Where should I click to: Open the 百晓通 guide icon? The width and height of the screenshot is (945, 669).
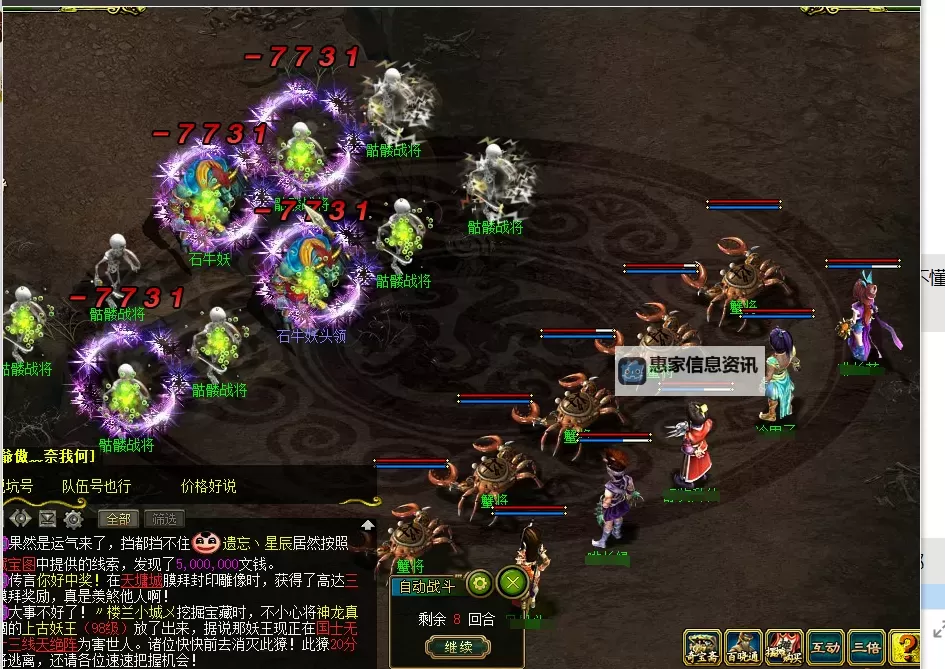coord(743,648)
